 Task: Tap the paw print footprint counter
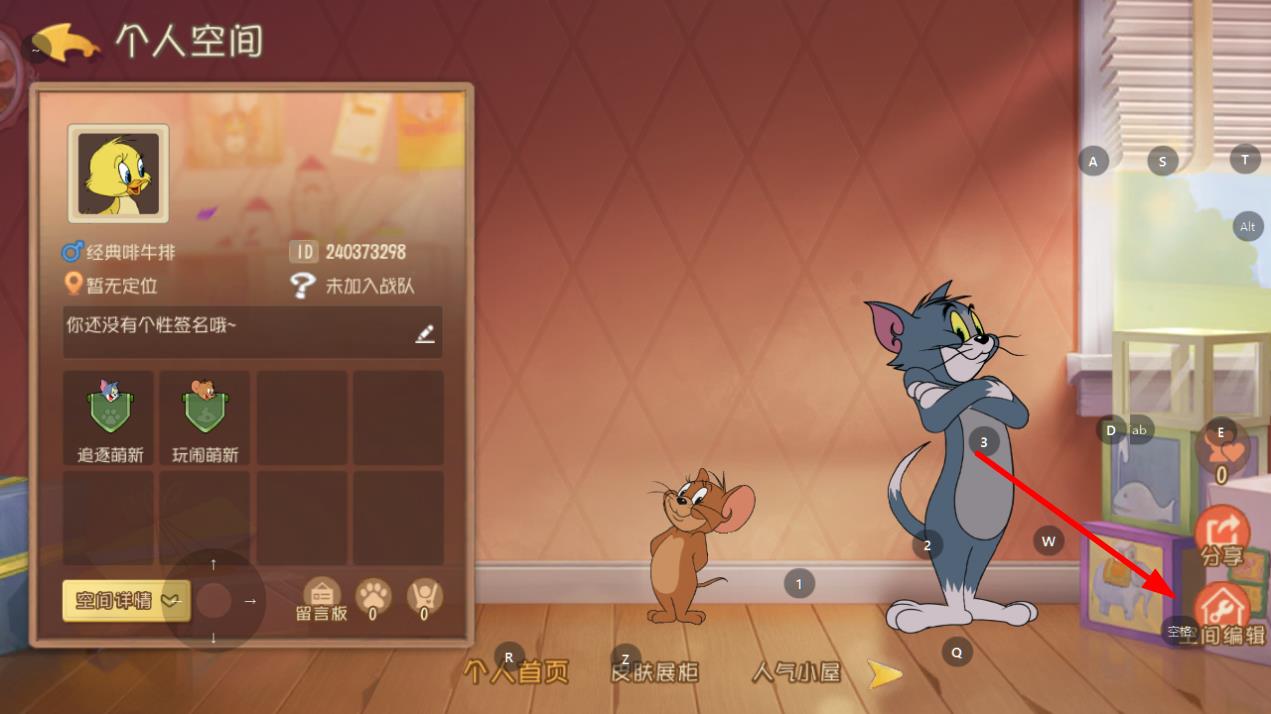point(373,598)
